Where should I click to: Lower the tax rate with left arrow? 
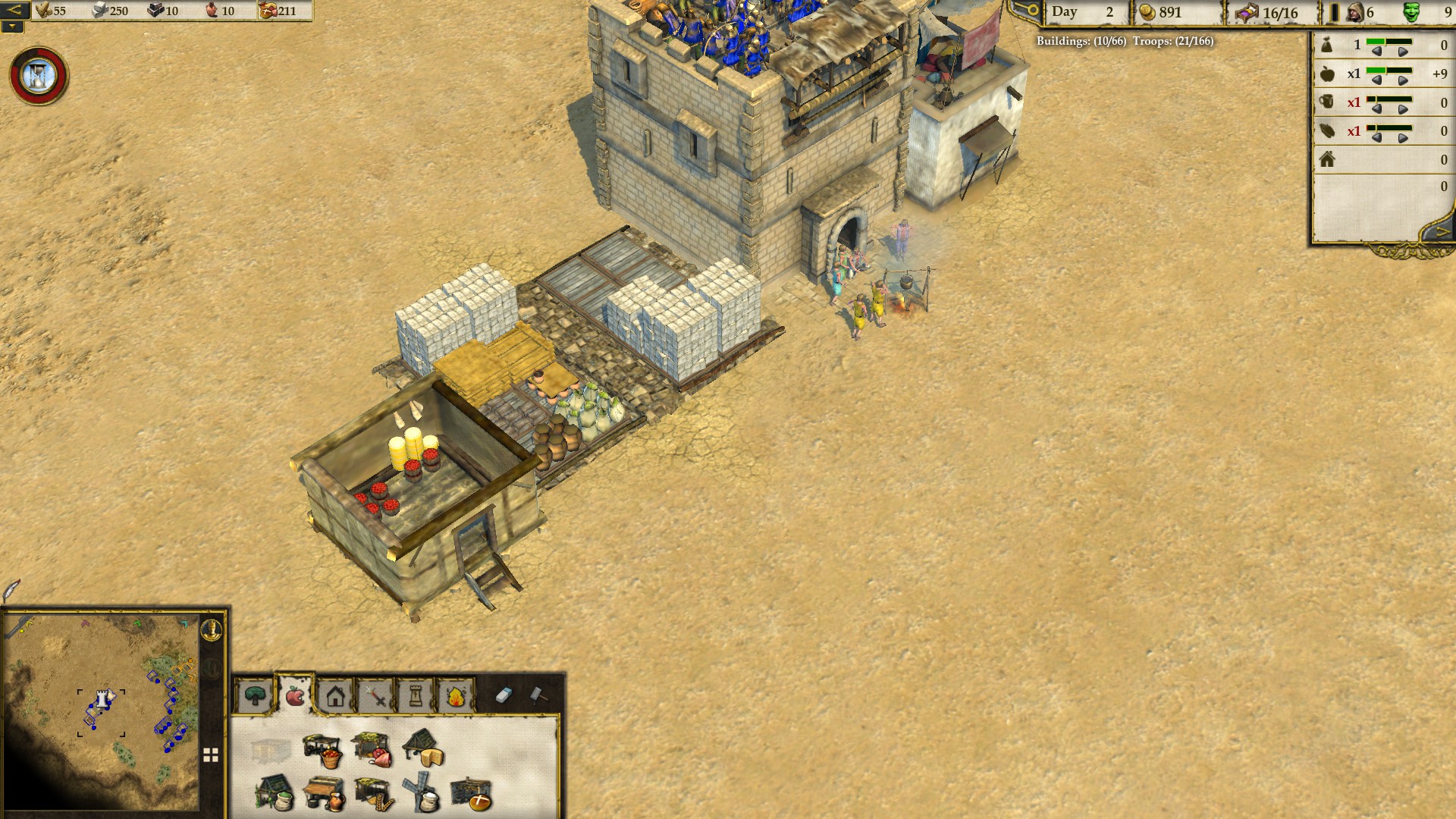click(x=1376, y=52)
